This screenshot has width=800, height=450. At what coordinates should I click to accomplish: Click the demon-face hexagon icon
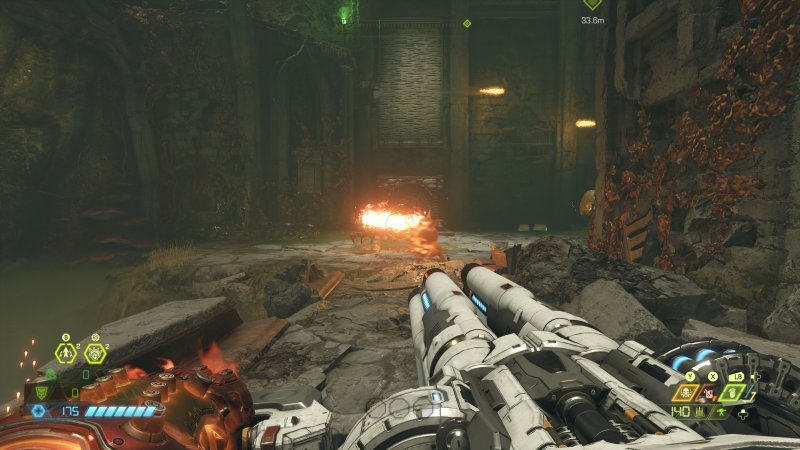(95, 353)
